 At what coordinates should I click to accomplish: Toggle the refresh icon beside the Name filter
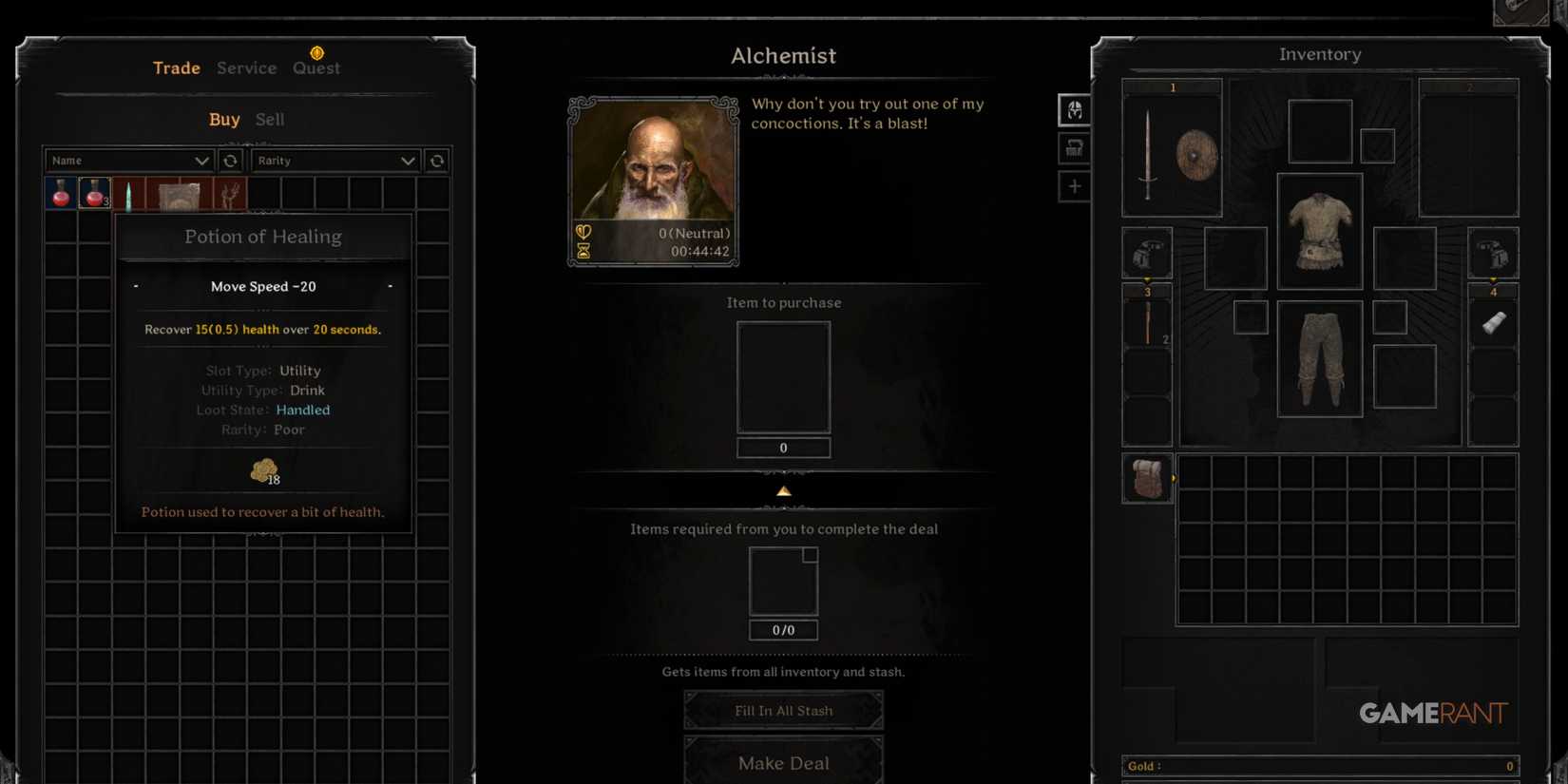point(231,160)
